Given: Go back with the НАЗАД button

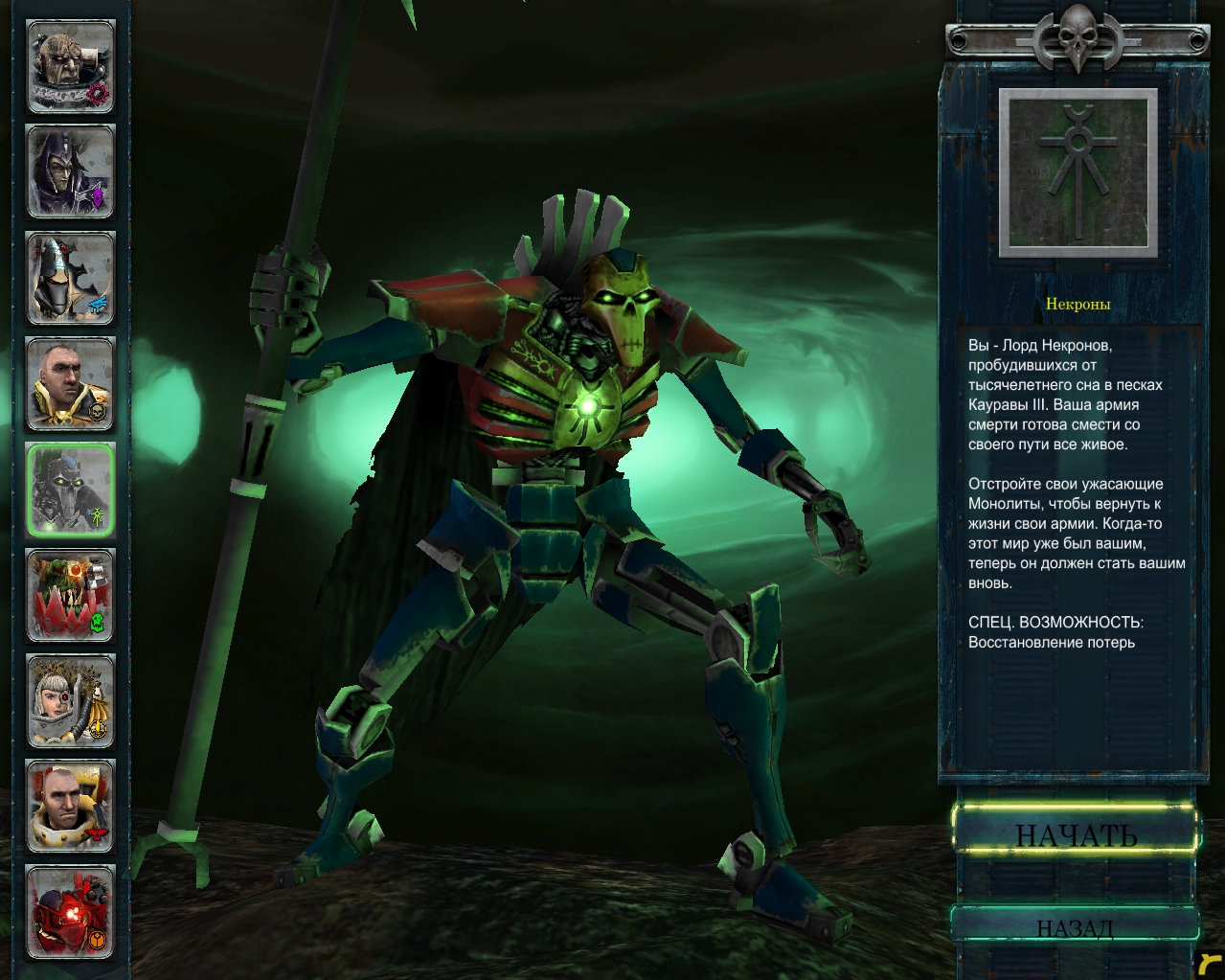Looking at the screenshot, I should (1075, 923).
